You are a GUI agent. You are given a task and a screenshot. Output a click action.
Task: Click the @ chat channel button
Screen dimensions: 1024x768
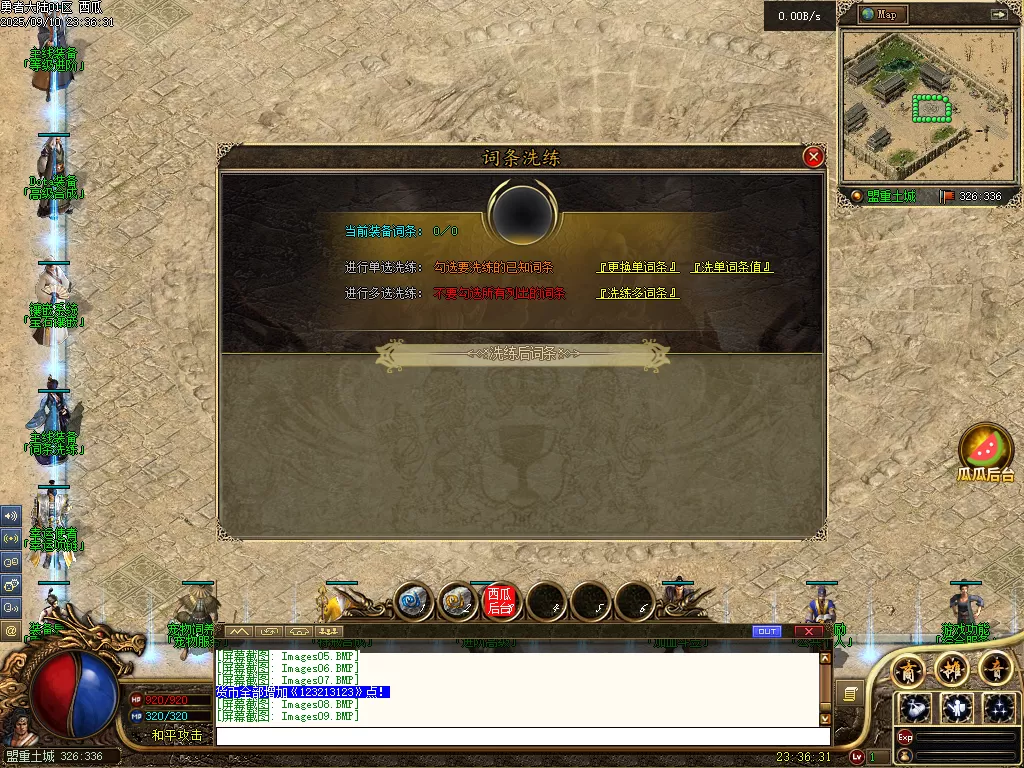(x=11, y=631)
